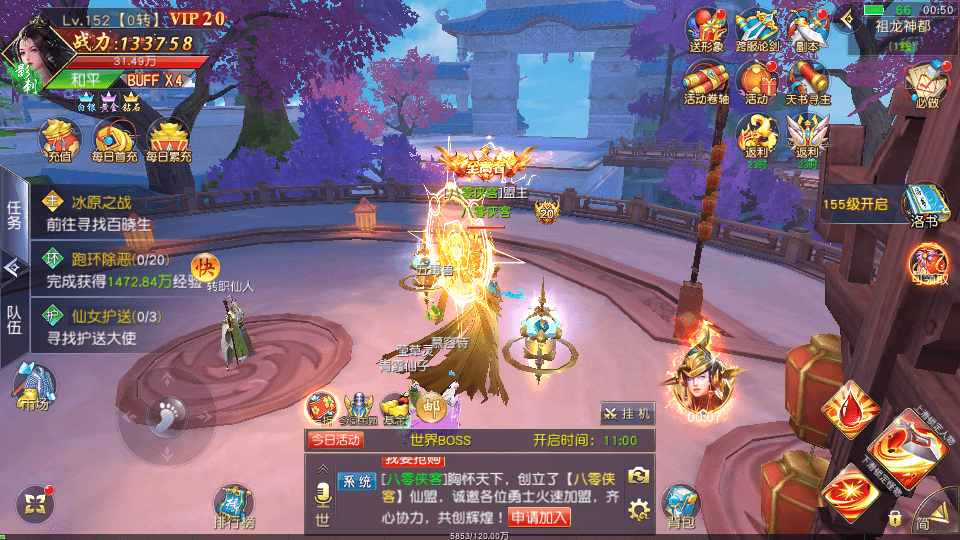The width and height of the screenshot is (960, 540).
Task: Open the 跨服论剑 cross-server duel icon
Action: pos(757,28)
